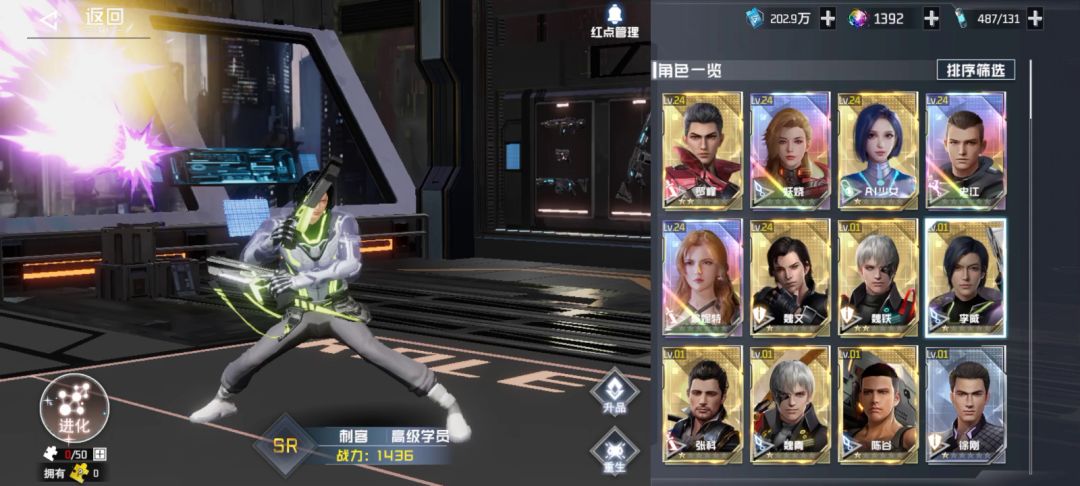The image size is (1080, 486).
Task: Tap the 重生 rebirth button
Action: click(613, 452)
